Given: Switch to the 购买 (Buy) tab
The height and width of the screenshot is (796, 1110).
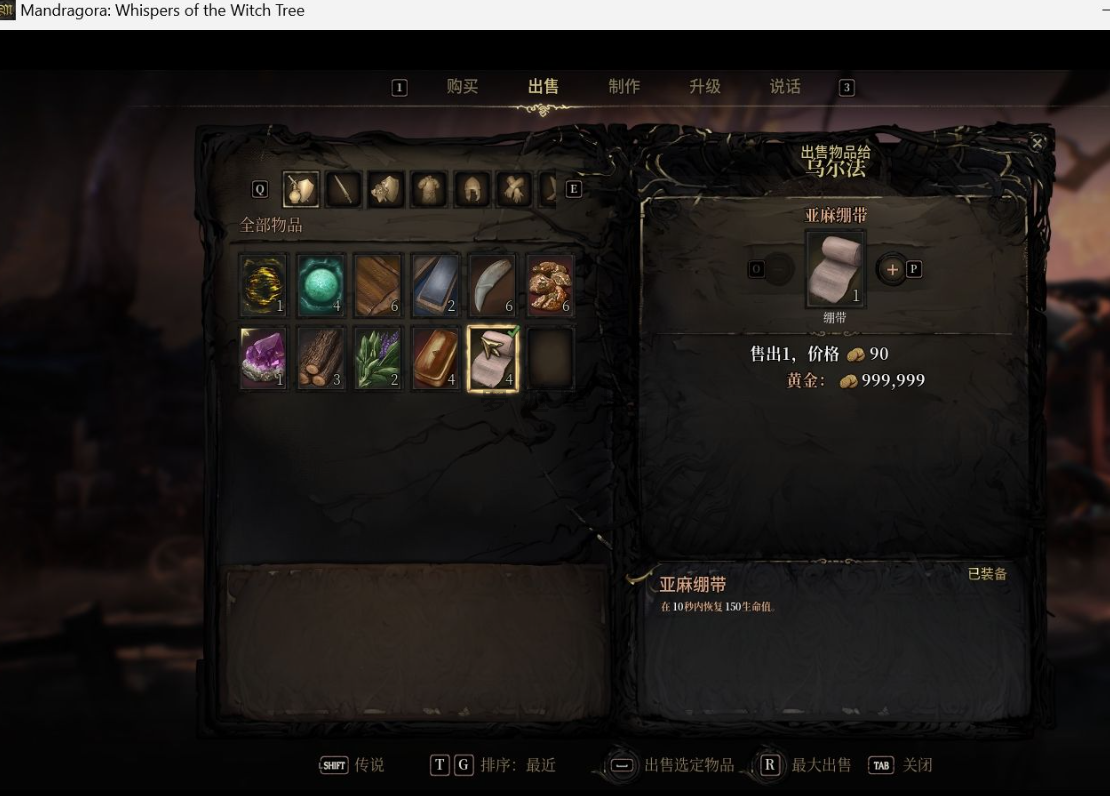Looking at the screenshot, I should click(x=462, y=87).
